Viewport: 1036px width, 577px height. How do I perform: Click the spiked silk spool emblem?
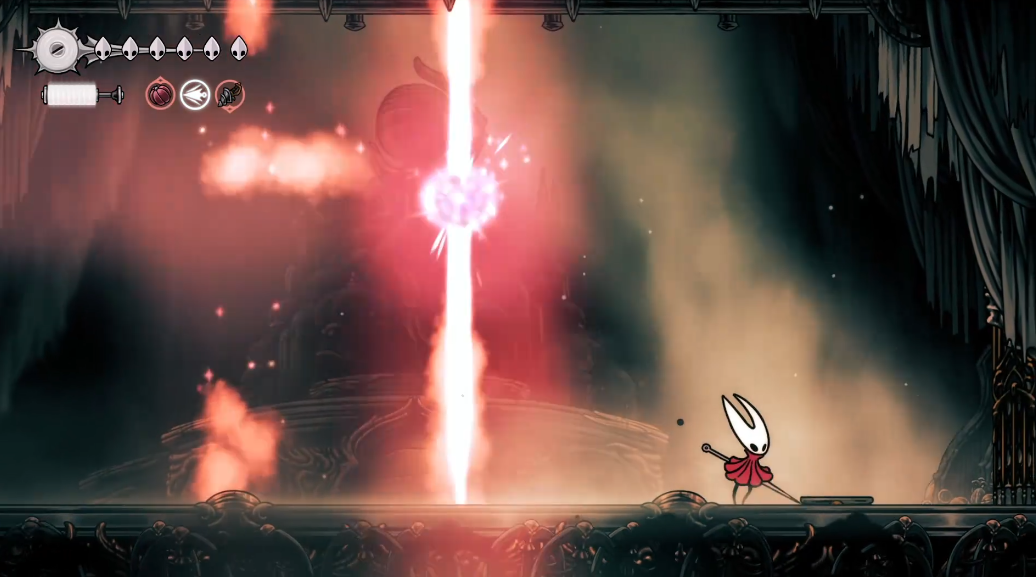click(57, 48)
